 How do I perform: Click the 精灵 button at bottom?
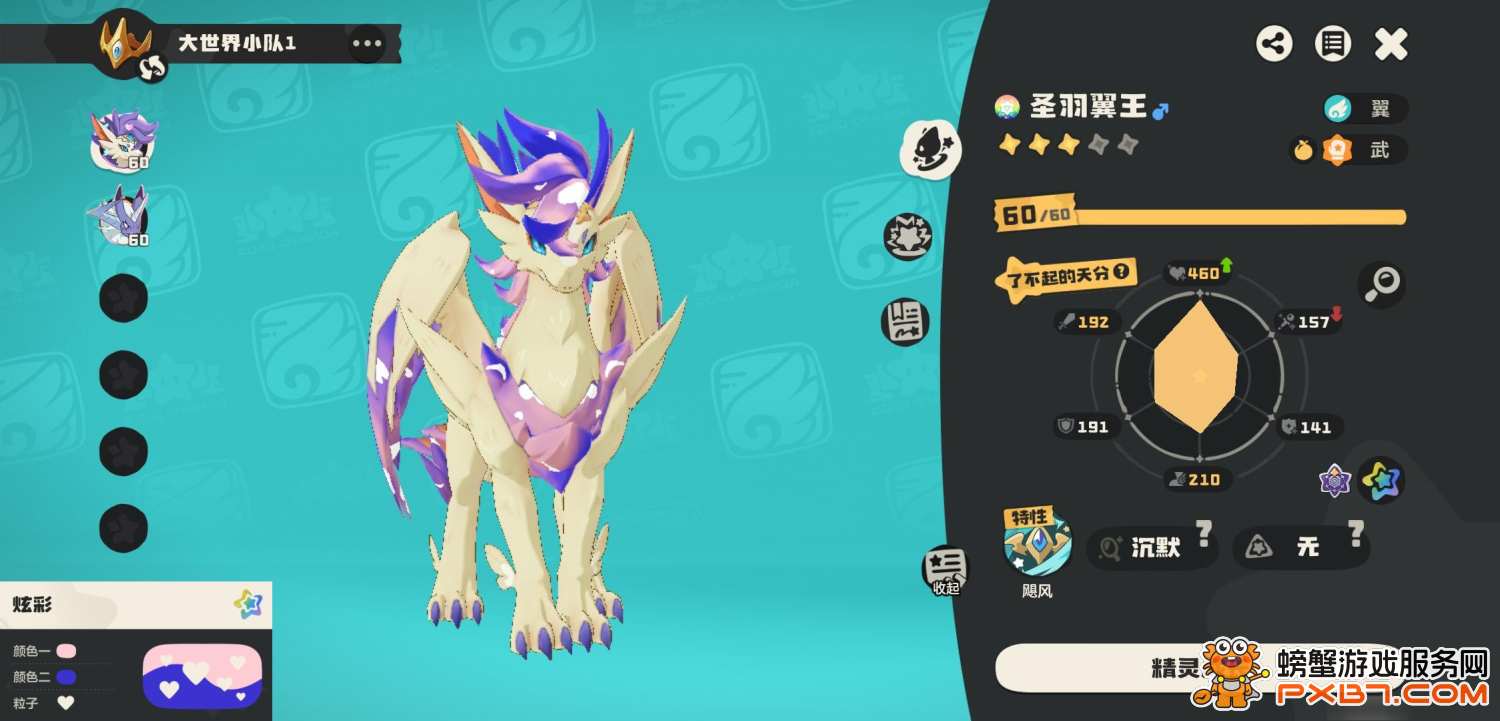[x=1180, y=668]
